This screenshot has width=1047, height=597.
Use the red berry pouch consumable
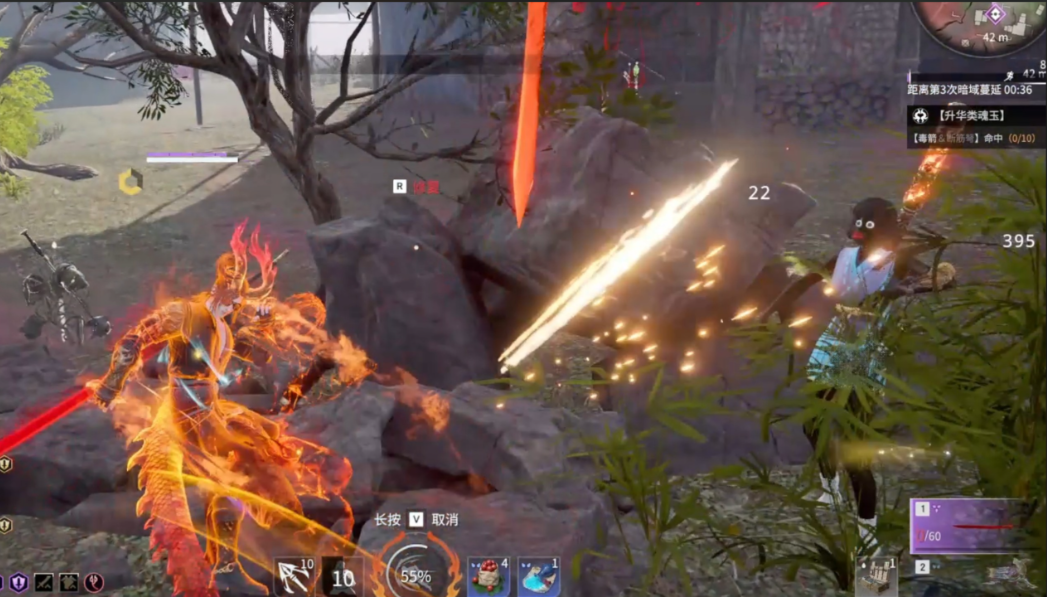pos(488,577)
